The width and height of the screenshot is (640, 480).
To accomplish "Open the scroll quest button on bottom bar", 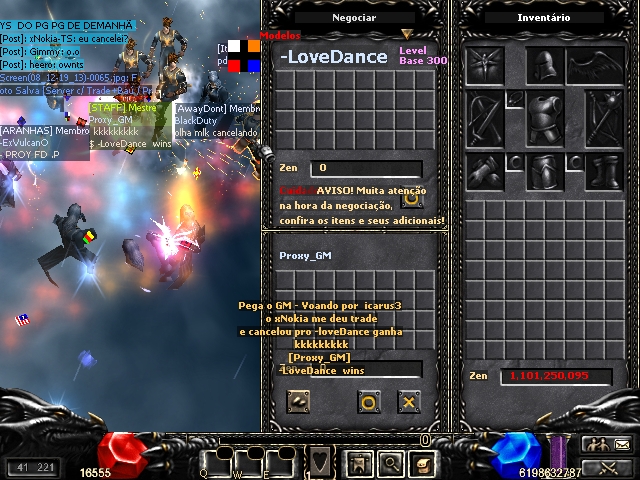I will (x=422, y=463).
